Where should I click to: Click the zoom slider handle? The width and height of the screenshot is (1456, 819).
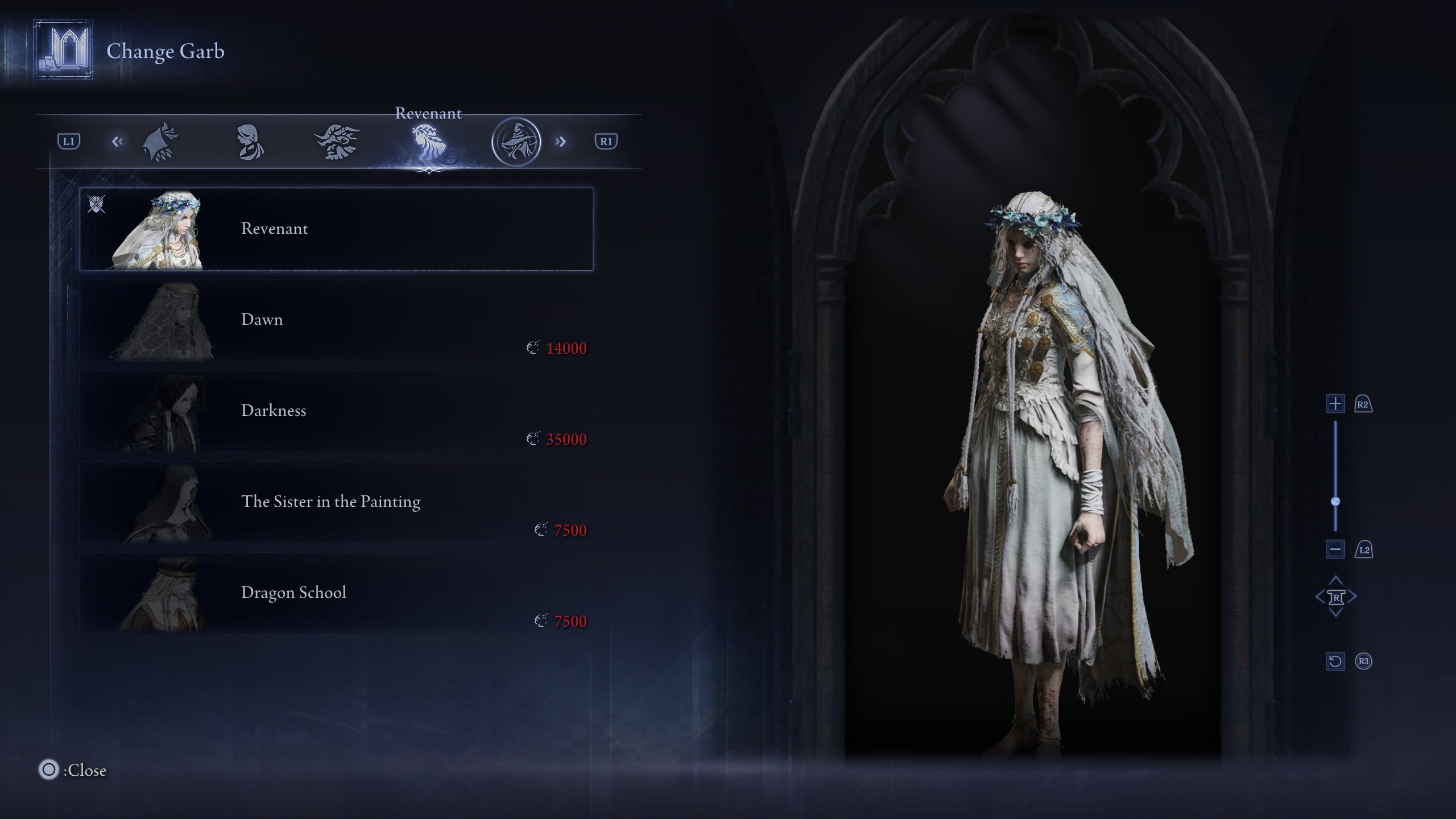pos(1335,501)
